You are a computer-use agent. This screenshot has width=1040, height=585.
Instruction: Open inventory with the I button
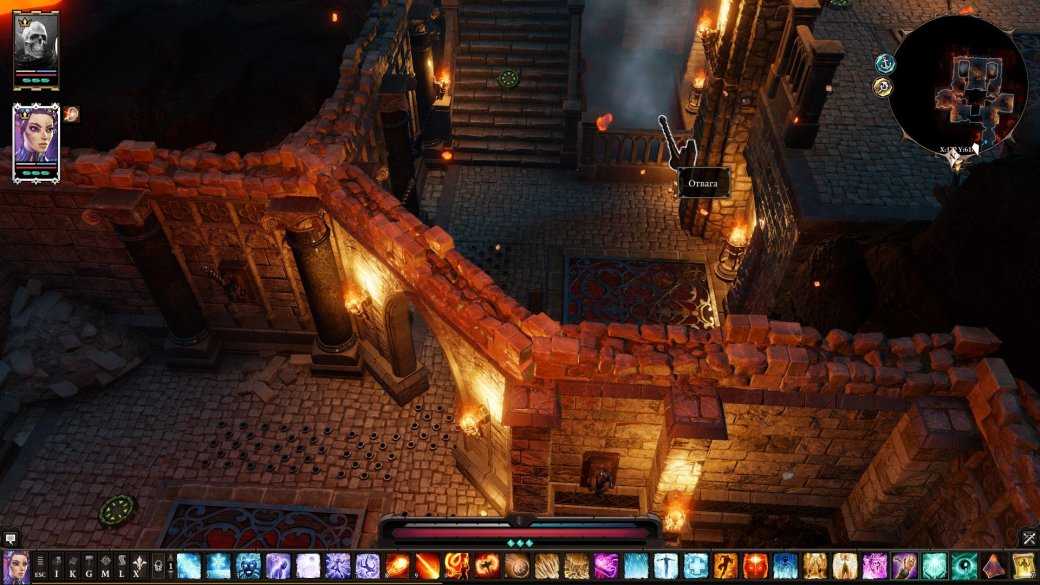coord(57,567)
